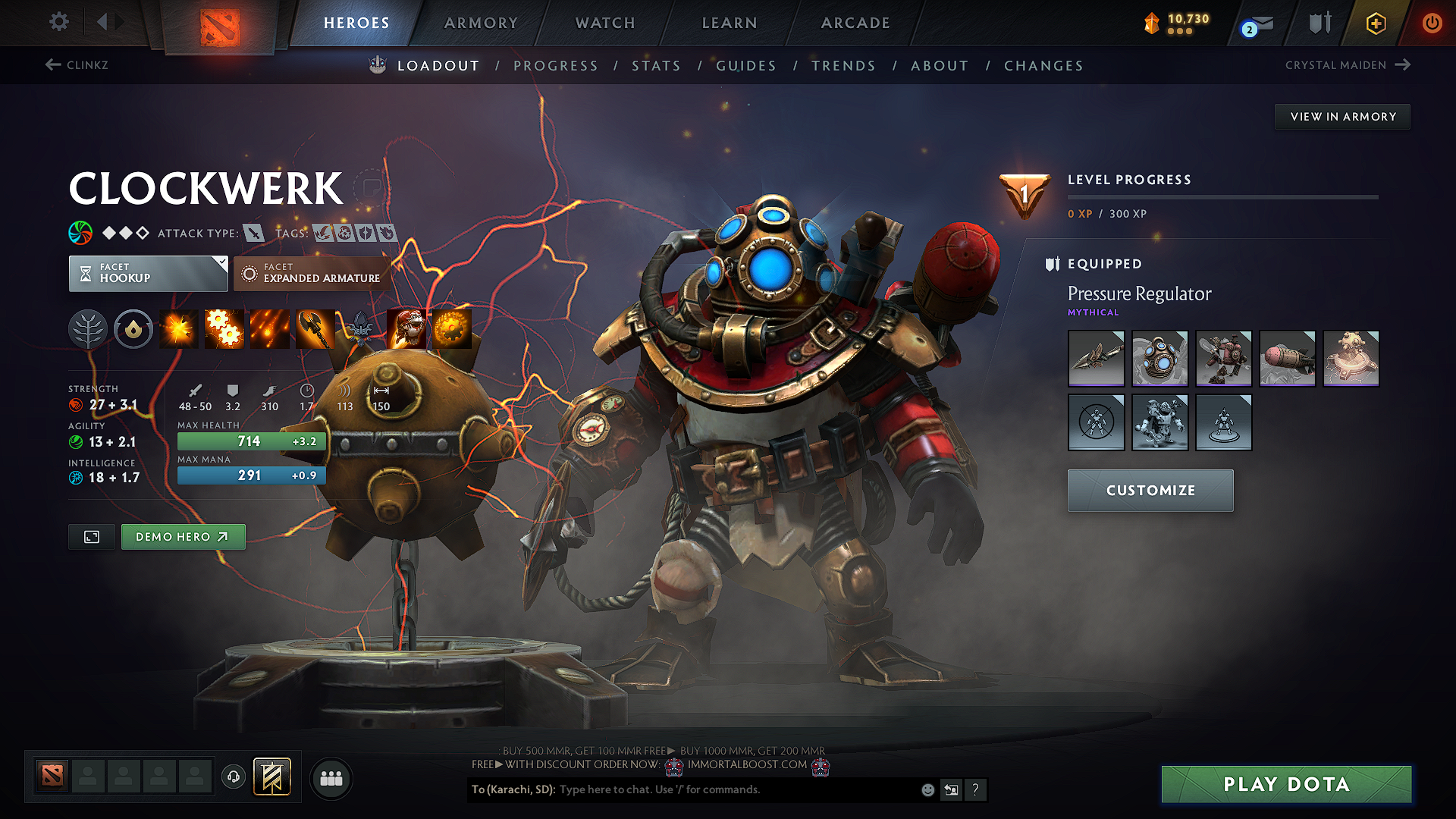Switch to the Armory tab
The height and width of the screenshot is (819, 1456).
pyautogui.click(x=481, y=23)
